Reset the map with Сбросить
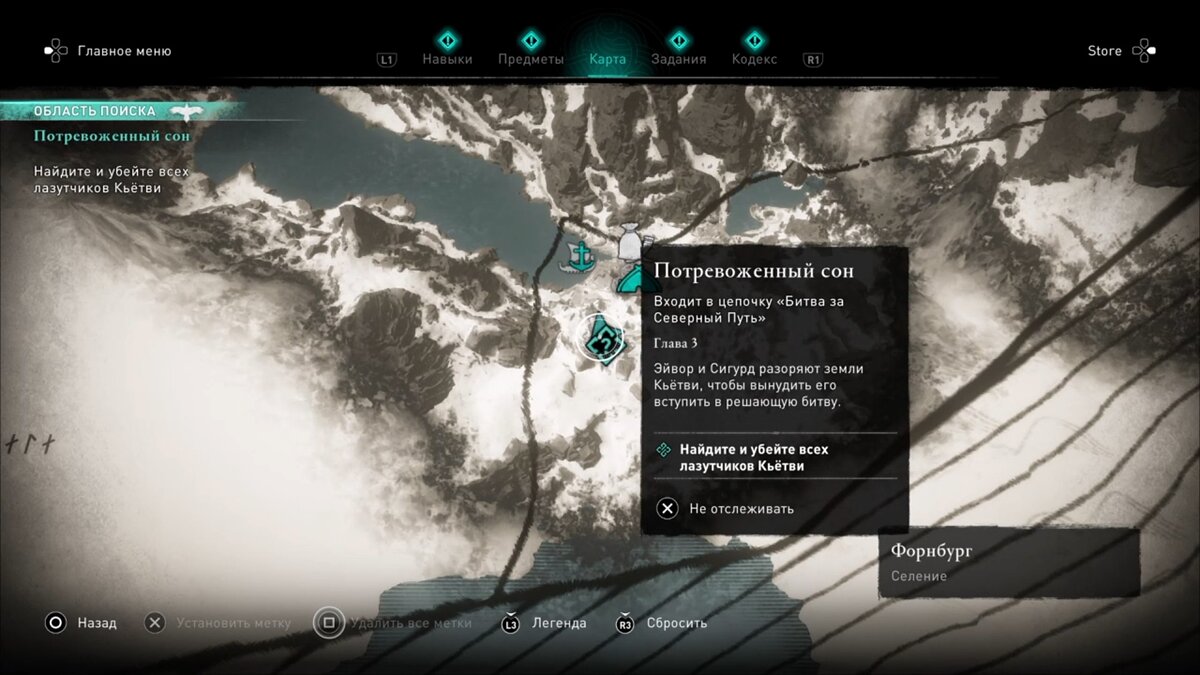Image resolution: width=1200 pixels, height=675 pixels. [676, 623]
